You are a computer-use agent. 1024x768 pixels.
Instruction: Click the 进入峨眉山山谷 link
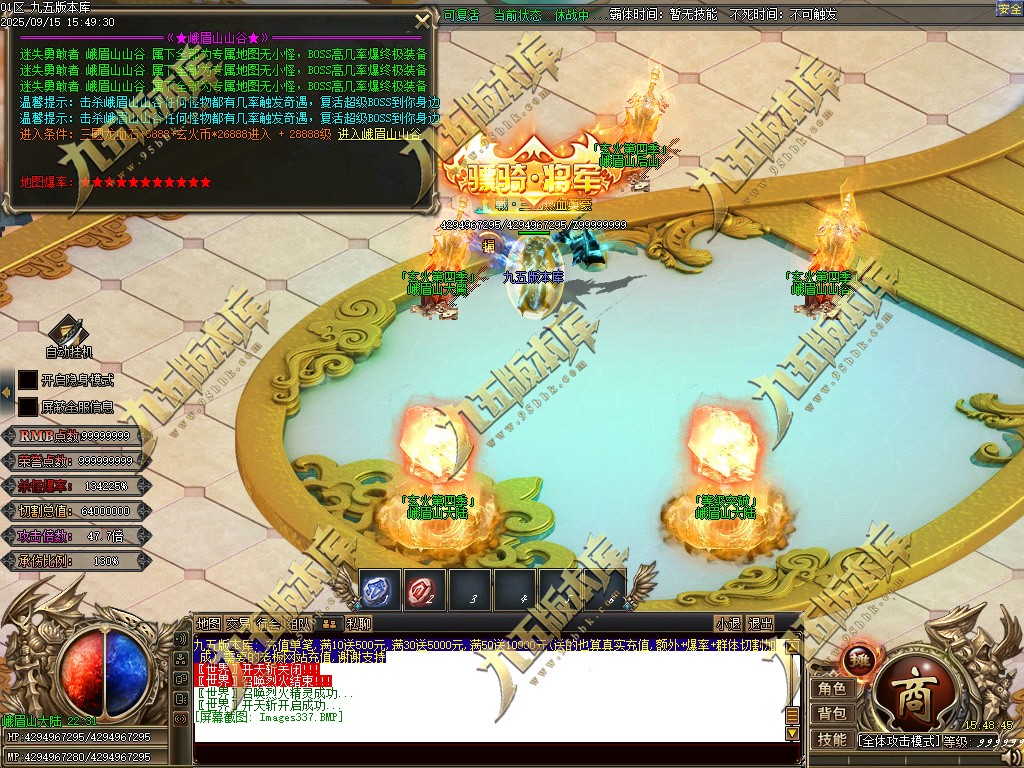point(379,134)
